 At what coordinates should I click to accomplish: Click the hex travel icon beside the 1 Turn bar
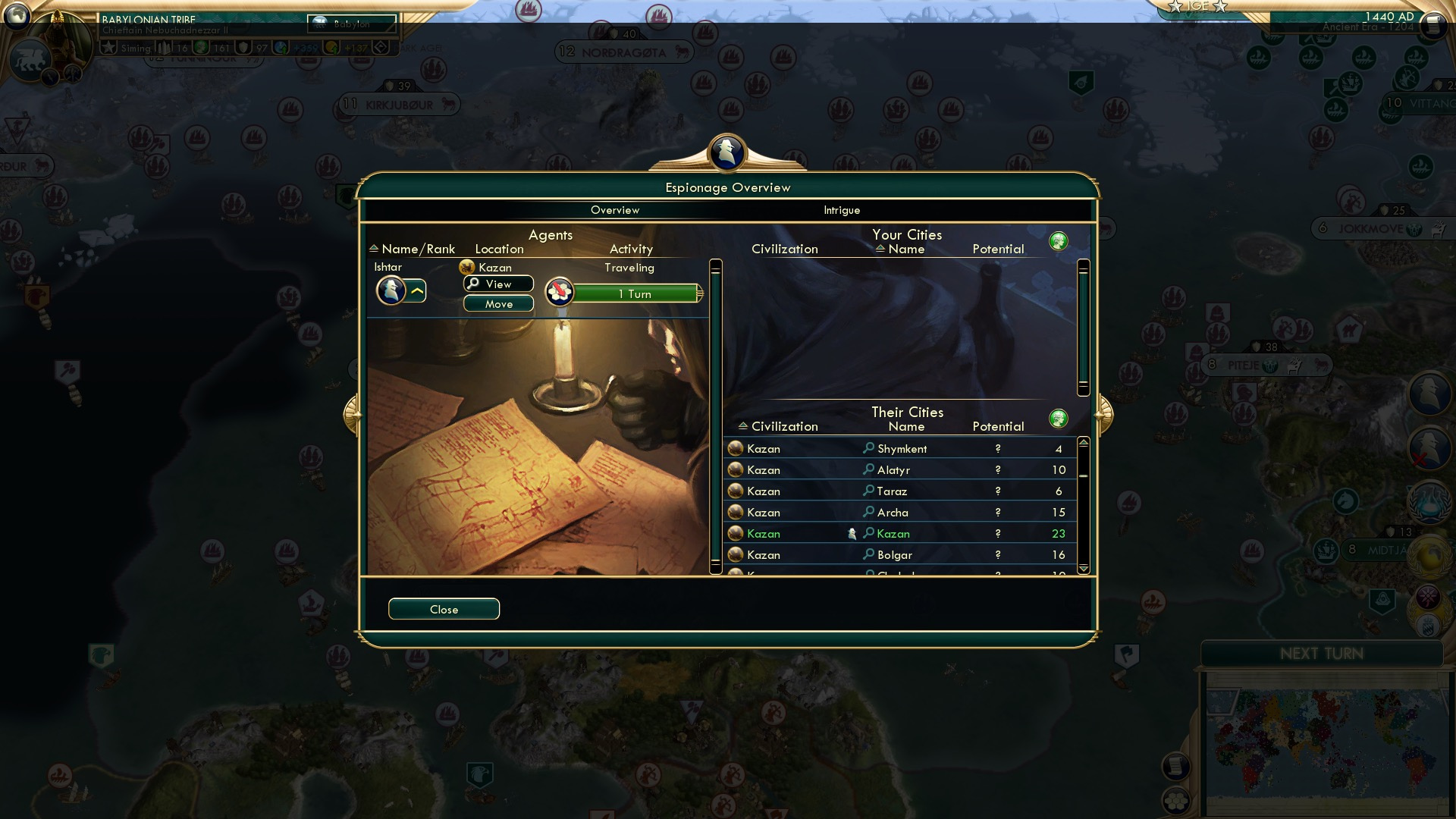coord(559,293)
